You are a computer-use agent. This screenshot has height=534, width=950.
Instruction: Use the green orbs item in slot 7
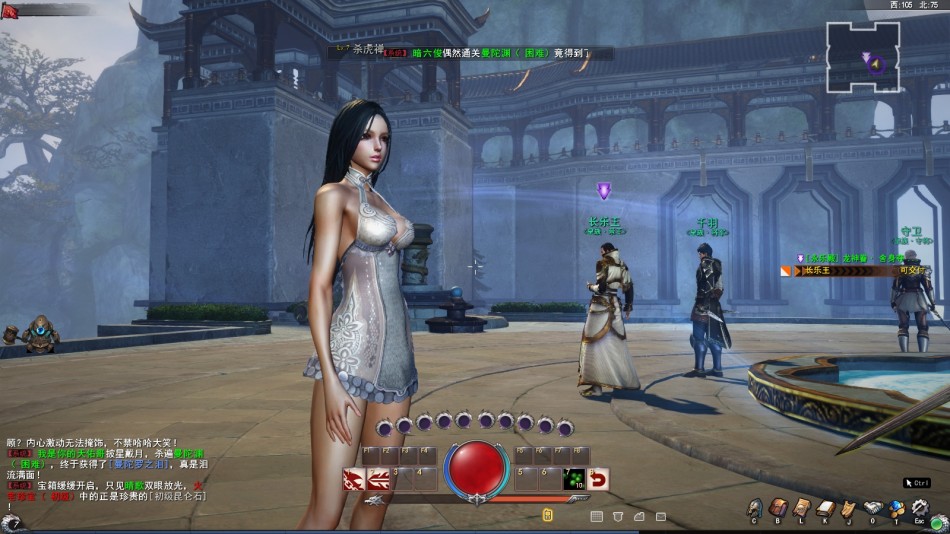[575, 480]
